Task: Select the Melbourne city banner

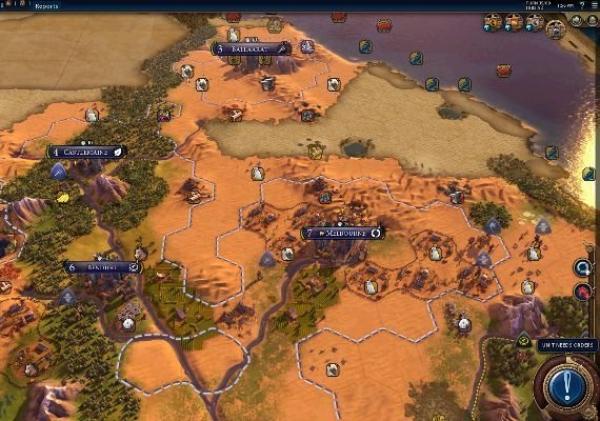Action: tap(343, 233)
